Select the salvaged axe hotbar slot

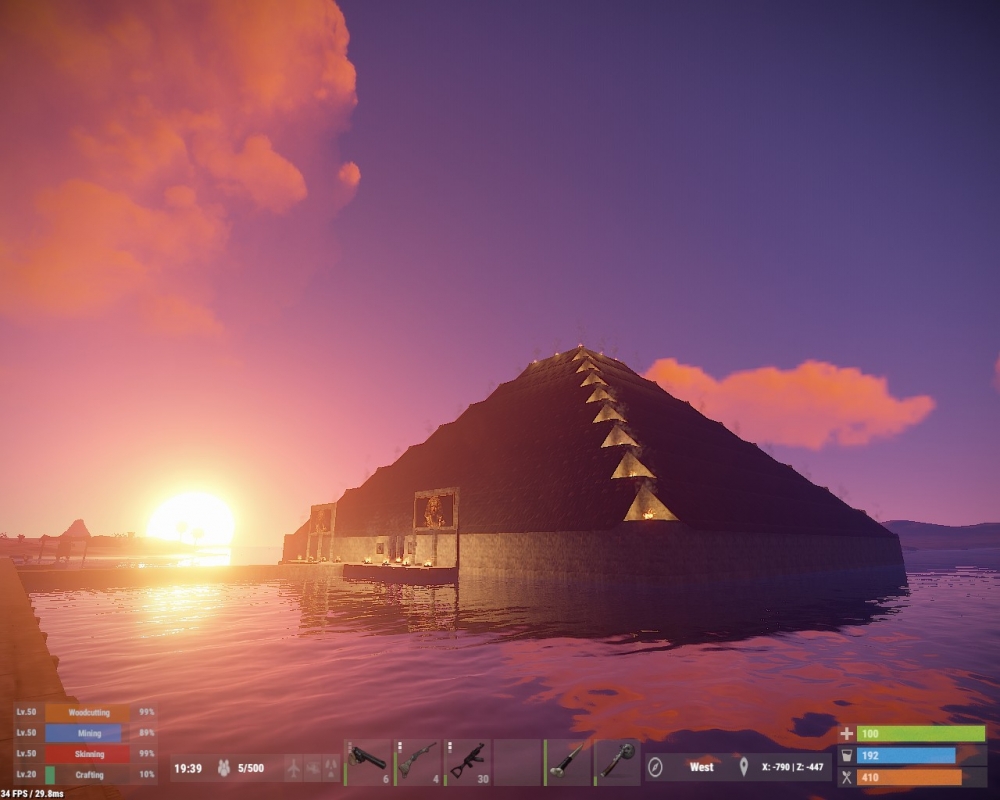619,761
